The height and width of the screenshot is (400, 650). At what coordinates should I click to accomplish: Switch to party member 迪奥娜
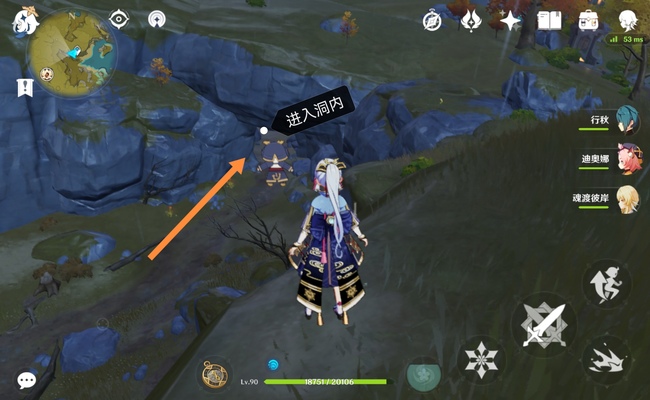click(627, 158)
